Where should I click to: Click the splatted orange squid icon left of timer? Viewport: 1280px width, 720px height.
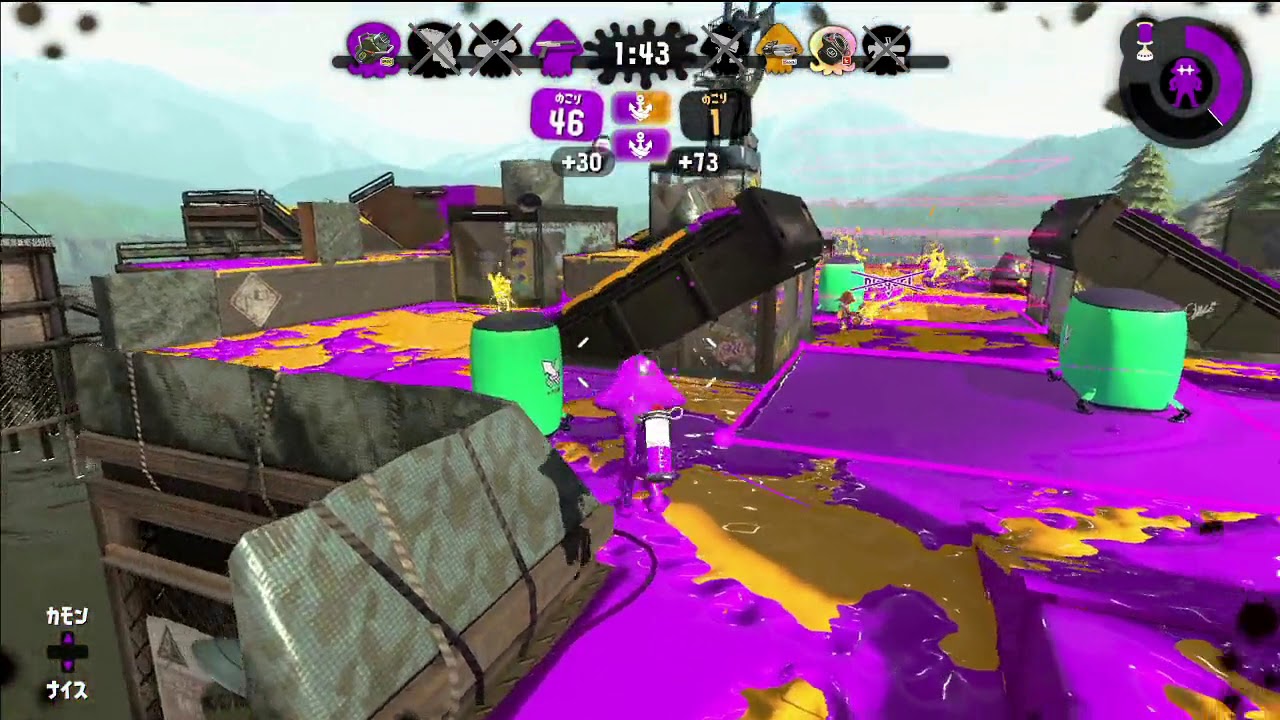click(x=723, y=45)
